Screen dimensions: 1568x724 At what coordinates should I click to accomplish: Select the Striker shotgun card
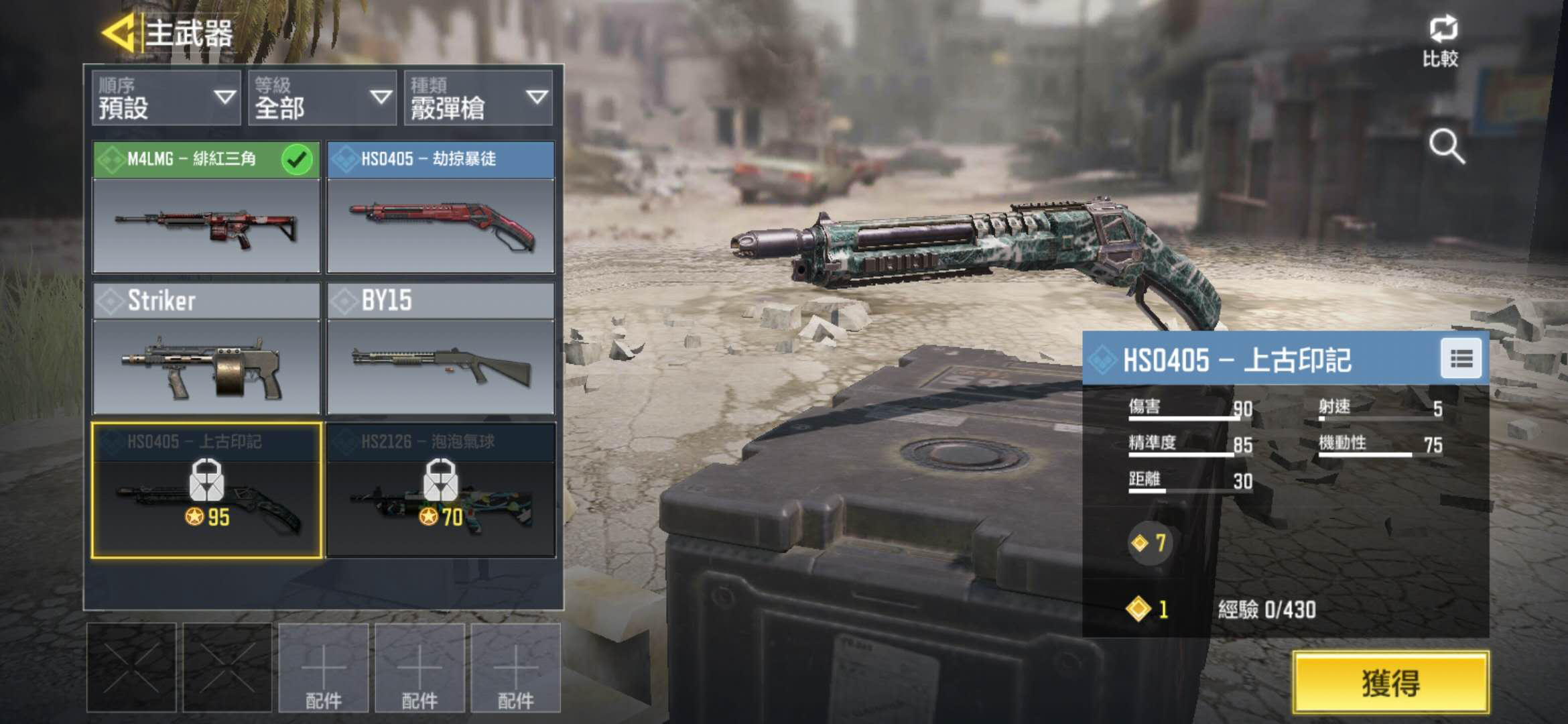[x=206, y=349]
